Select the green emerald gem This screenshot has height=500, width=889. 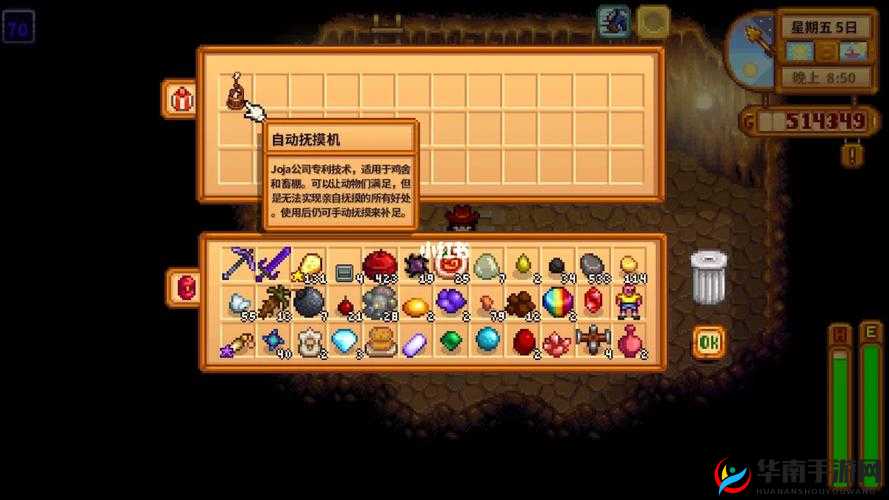(x=451, y=341)
